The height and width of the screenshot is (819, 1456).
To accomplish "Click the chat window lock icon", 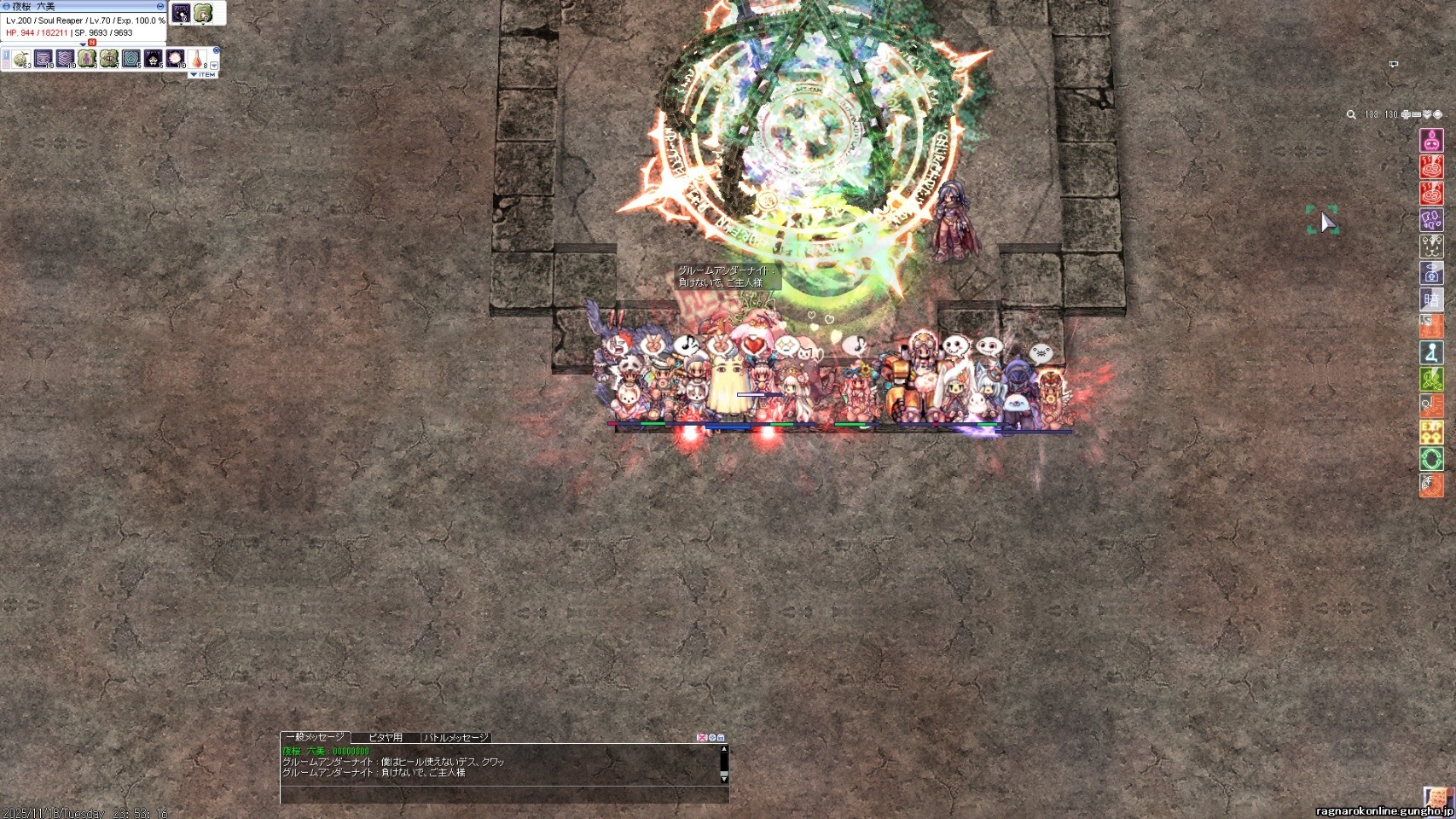I will click(x=721, y=737).
